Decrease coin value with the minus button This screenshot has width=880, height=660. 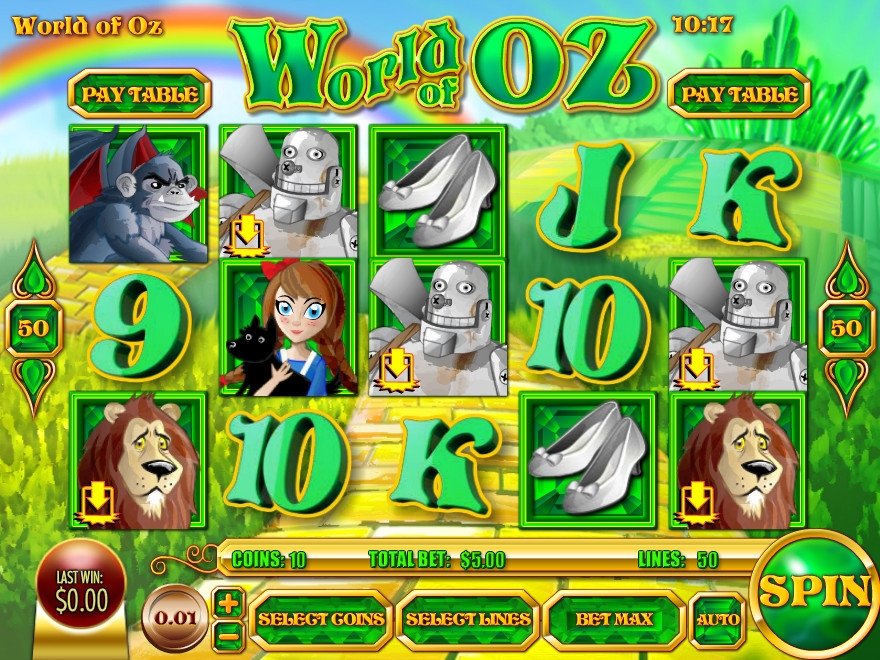(229, 632)
